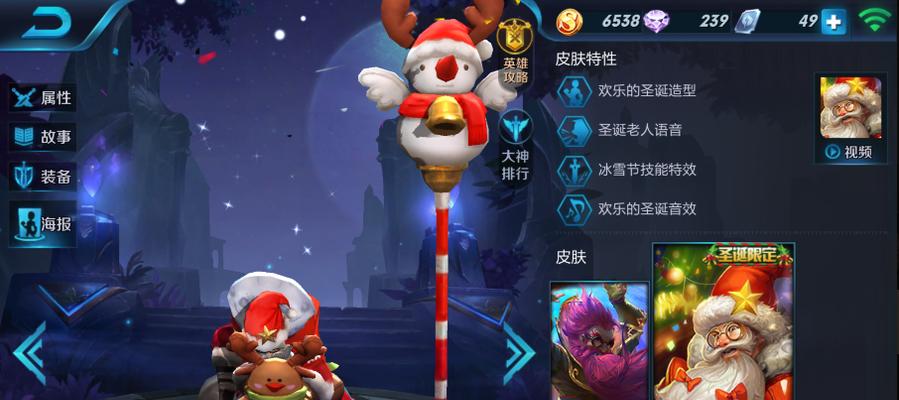The height and width of the screenshot is (400, 899).
Task: Select the 欢乐的圣诞造型 skin trait
Action: pos(575,90)
